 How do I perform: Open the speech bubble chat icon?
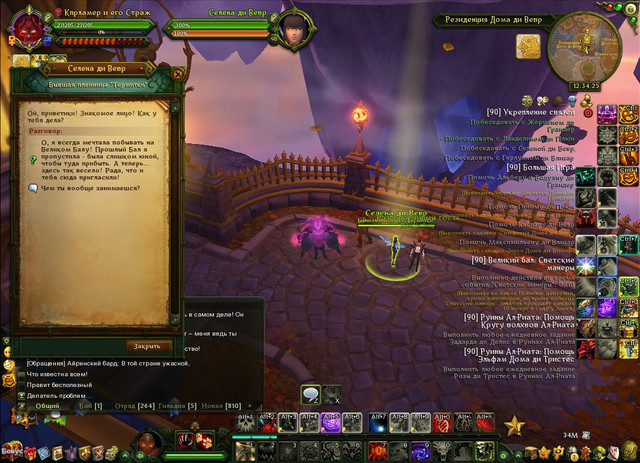click(311, 395)
